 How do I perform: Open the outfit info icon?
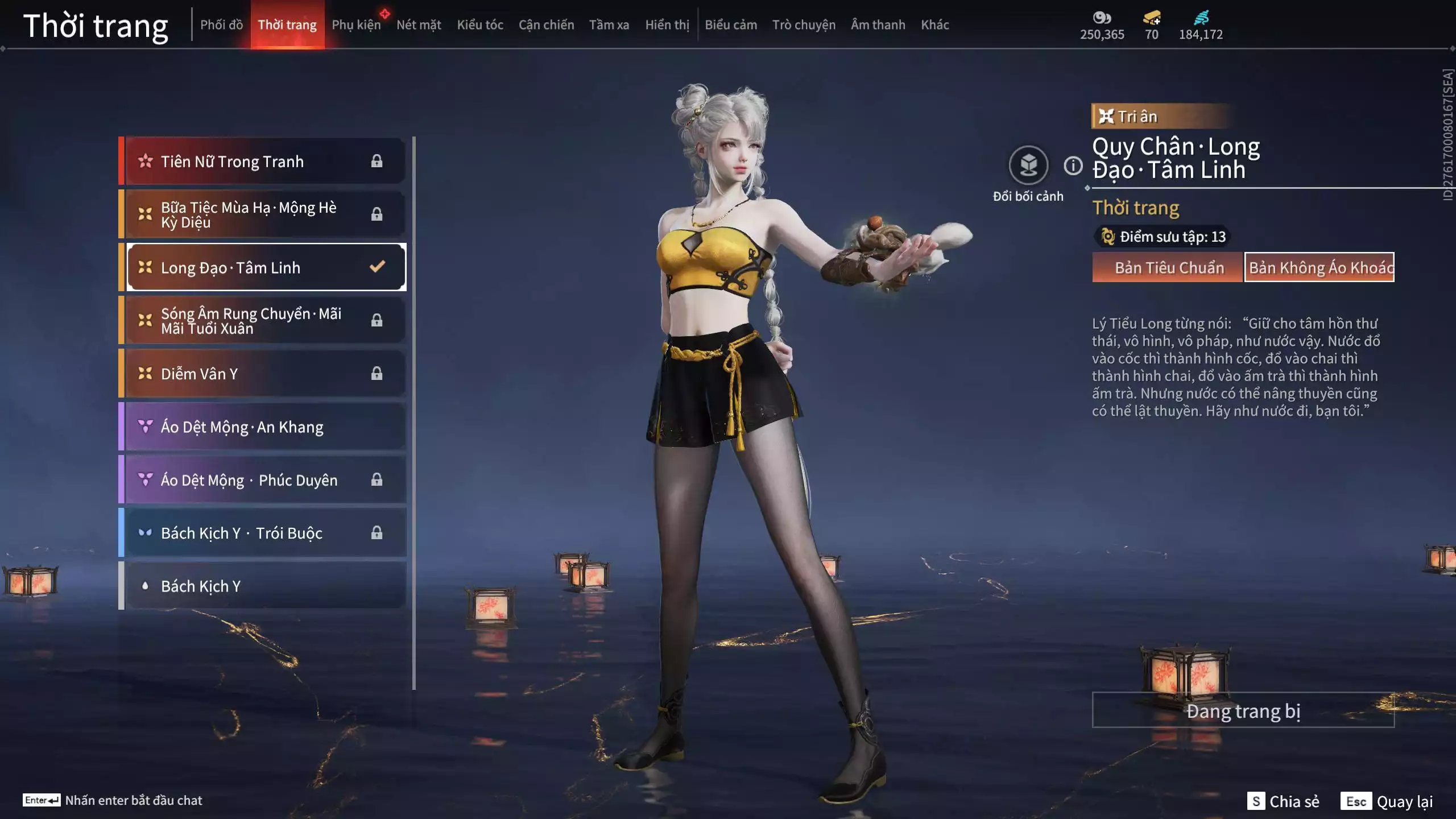point(1073,166)
